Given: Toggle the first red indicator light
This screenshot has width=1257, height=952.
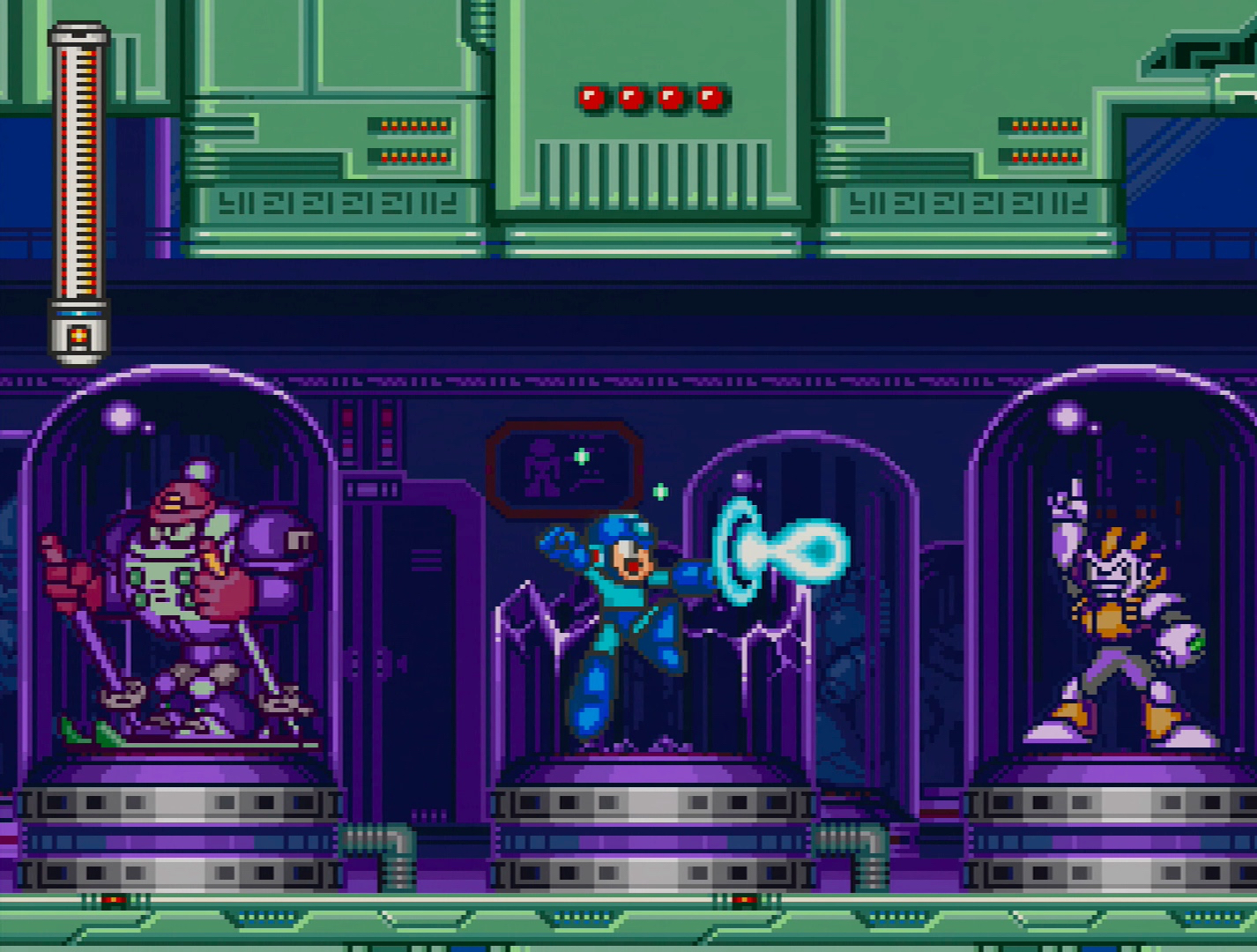Looking at the screenshot, I should click(x=590, y=98).
